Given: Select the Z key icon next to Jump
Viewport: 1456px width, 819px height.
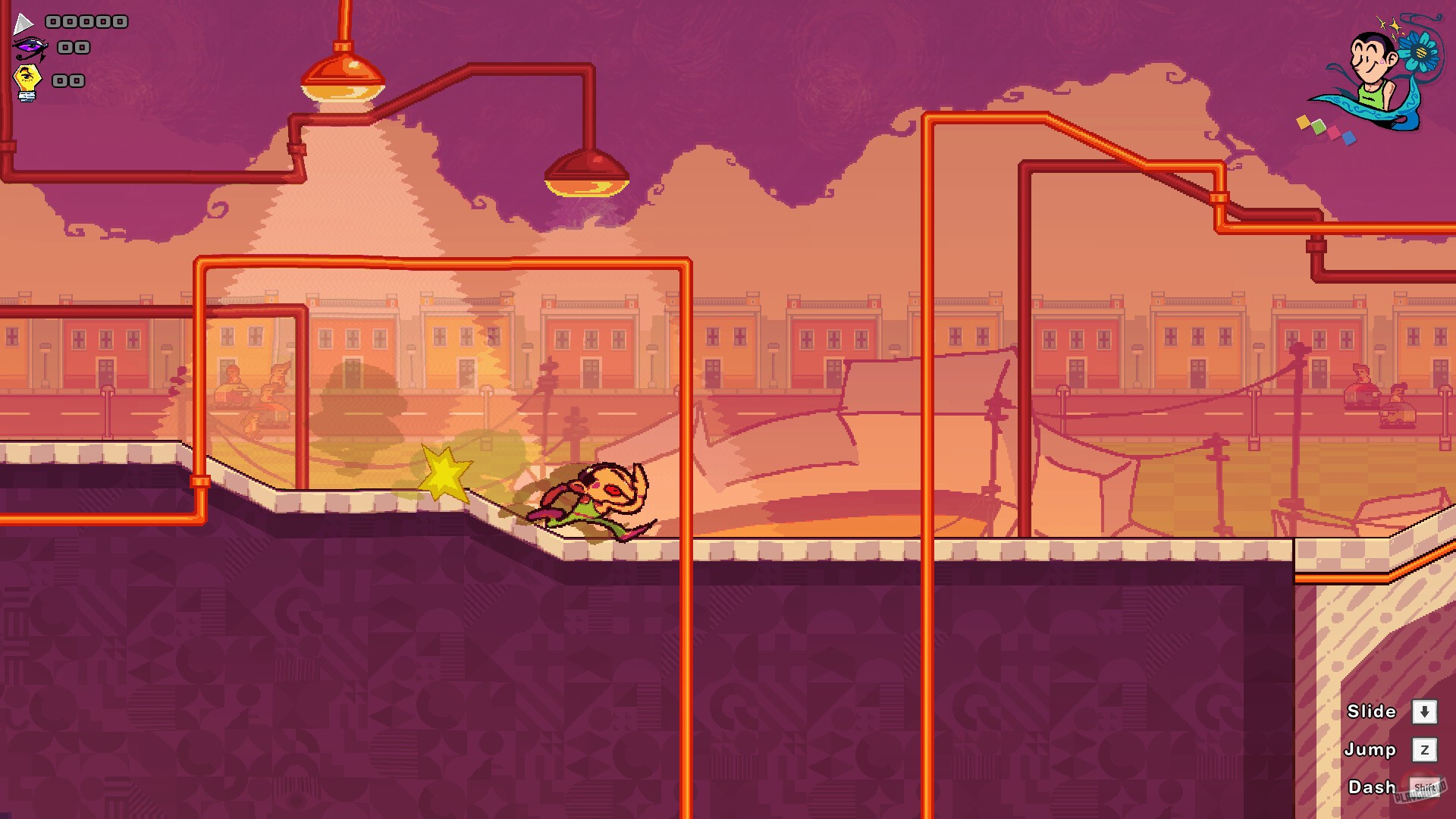Looking at the screenshot, I should tap(1424, 750).
